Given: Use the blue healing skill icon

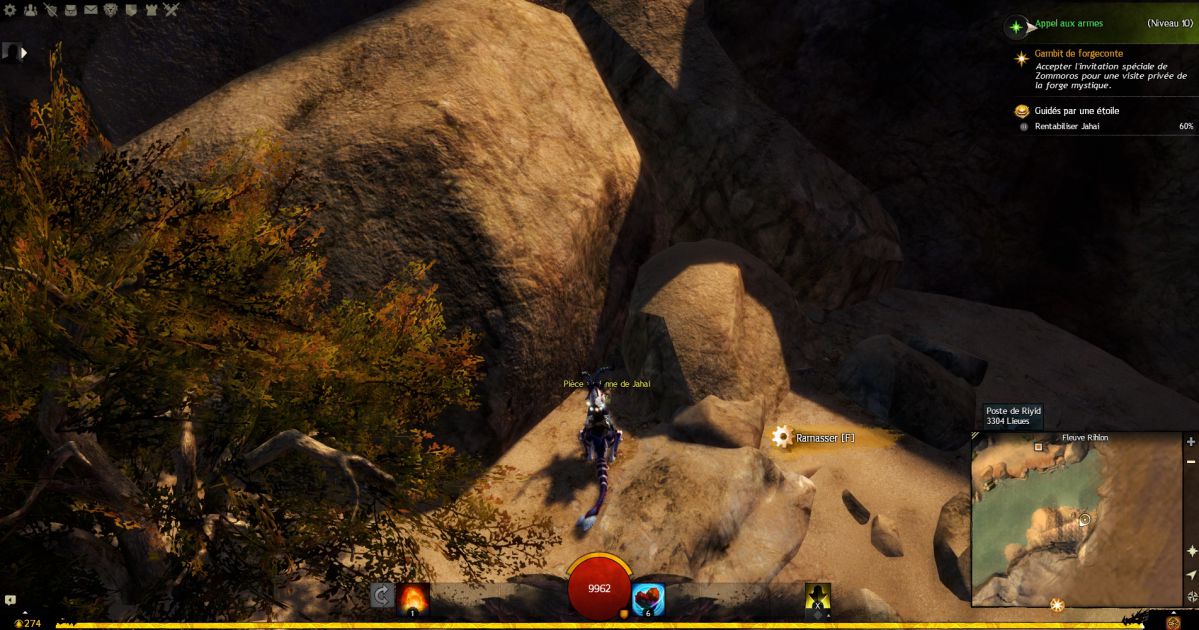Looking at the screenshot, I should pyautogui.click(x=649, y=598).
